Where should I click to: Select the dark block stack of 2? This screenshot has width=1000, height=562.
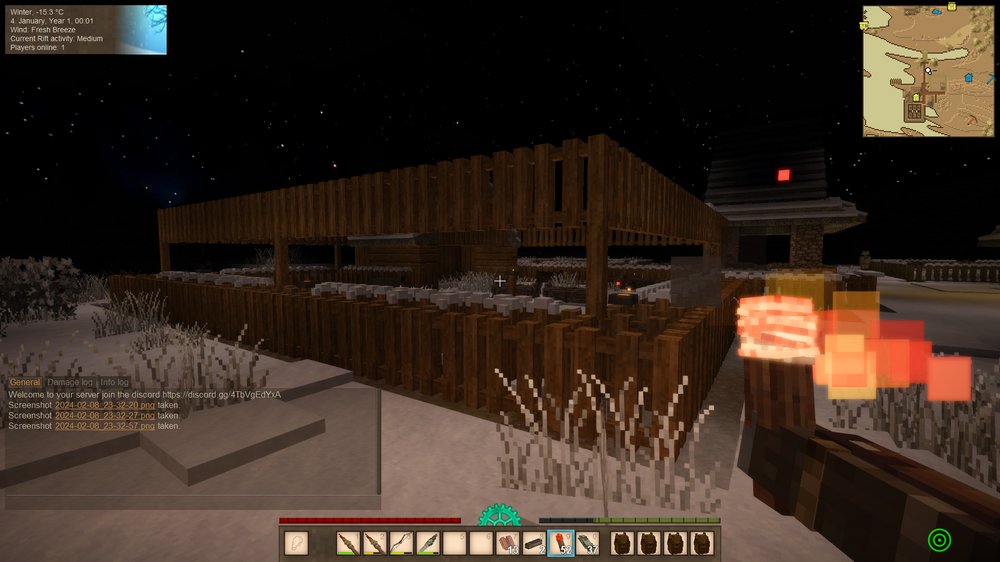point(535,543)
